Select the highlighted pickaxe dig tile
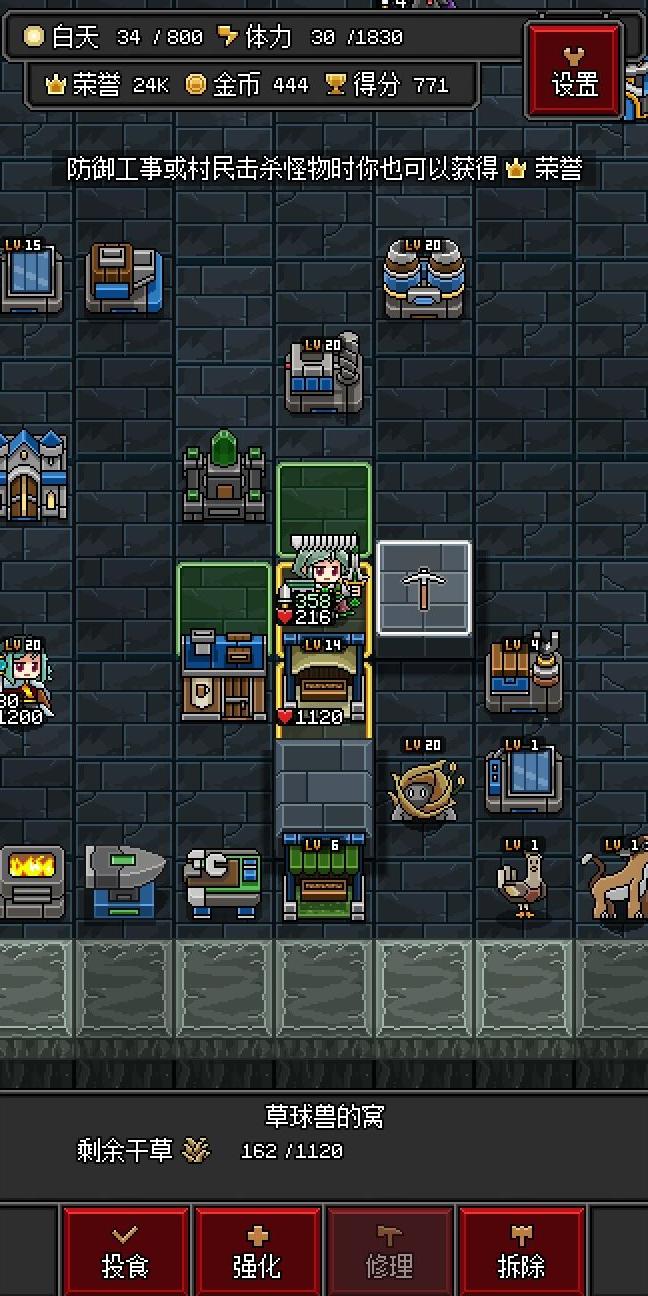Screen dimensions: 648x1296 [x=424, y=588]
